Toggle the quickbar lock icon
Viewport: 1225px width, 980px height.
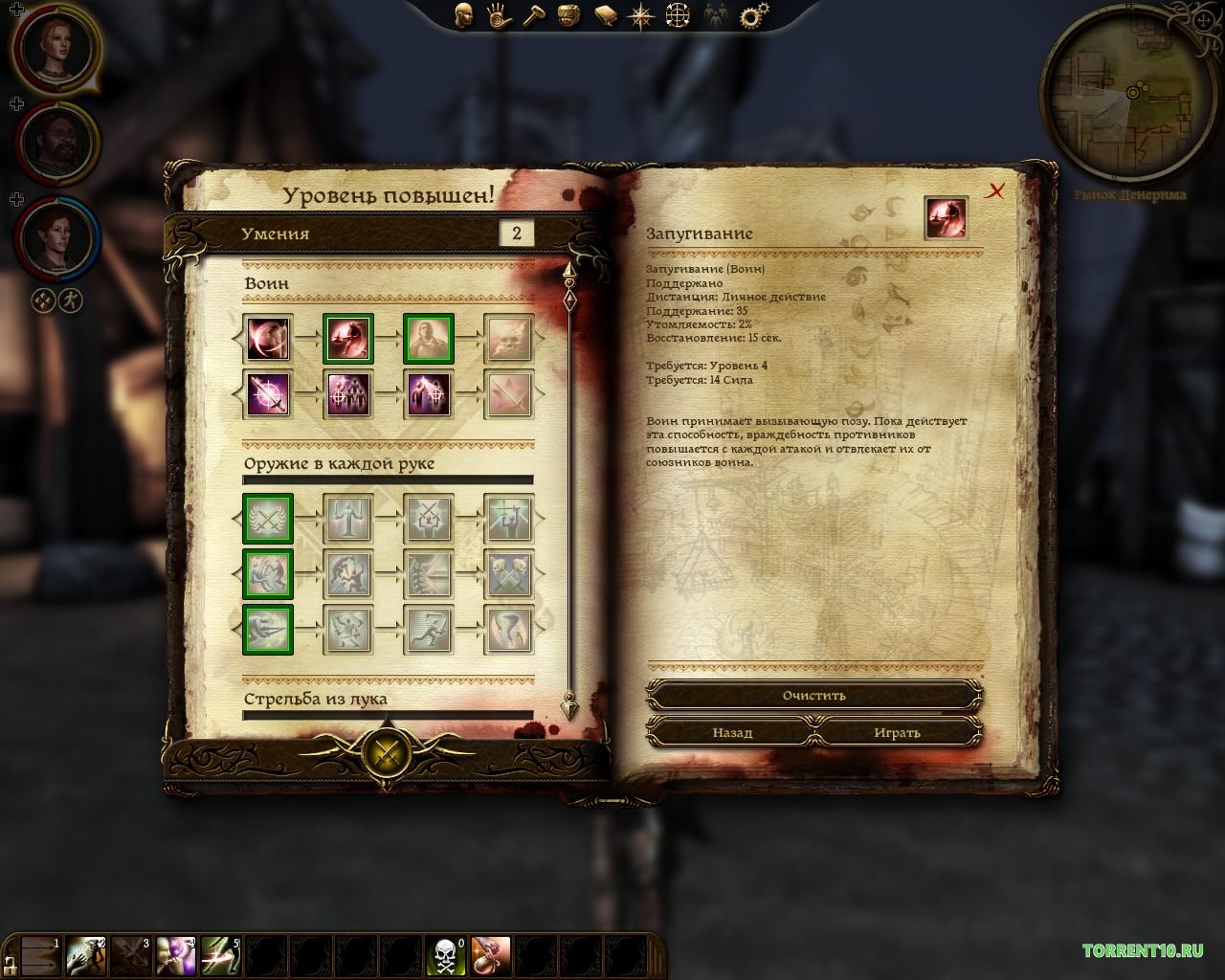tap(9, 962)
